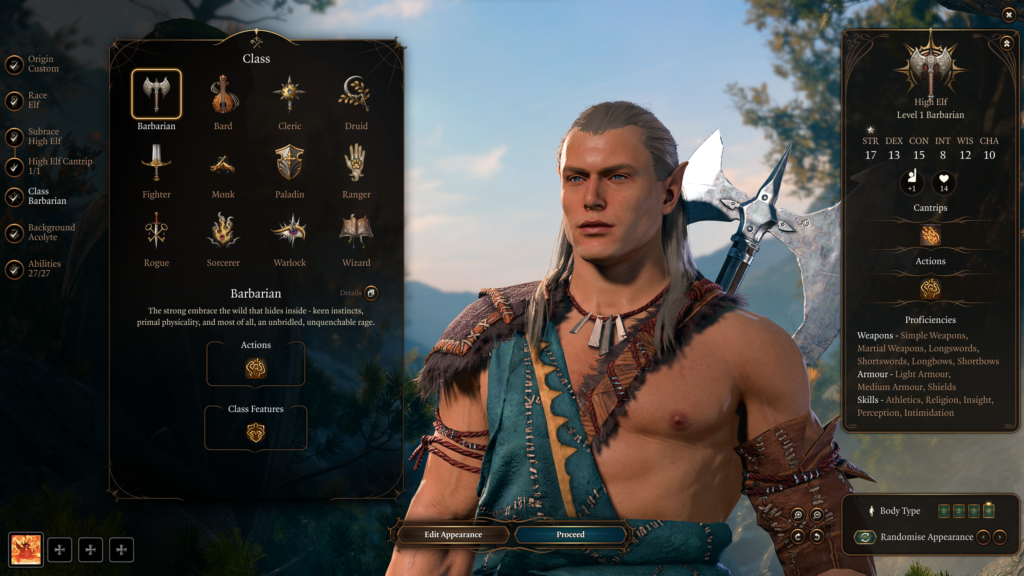
Task: Select the Bard class
Action: (223, 95)
